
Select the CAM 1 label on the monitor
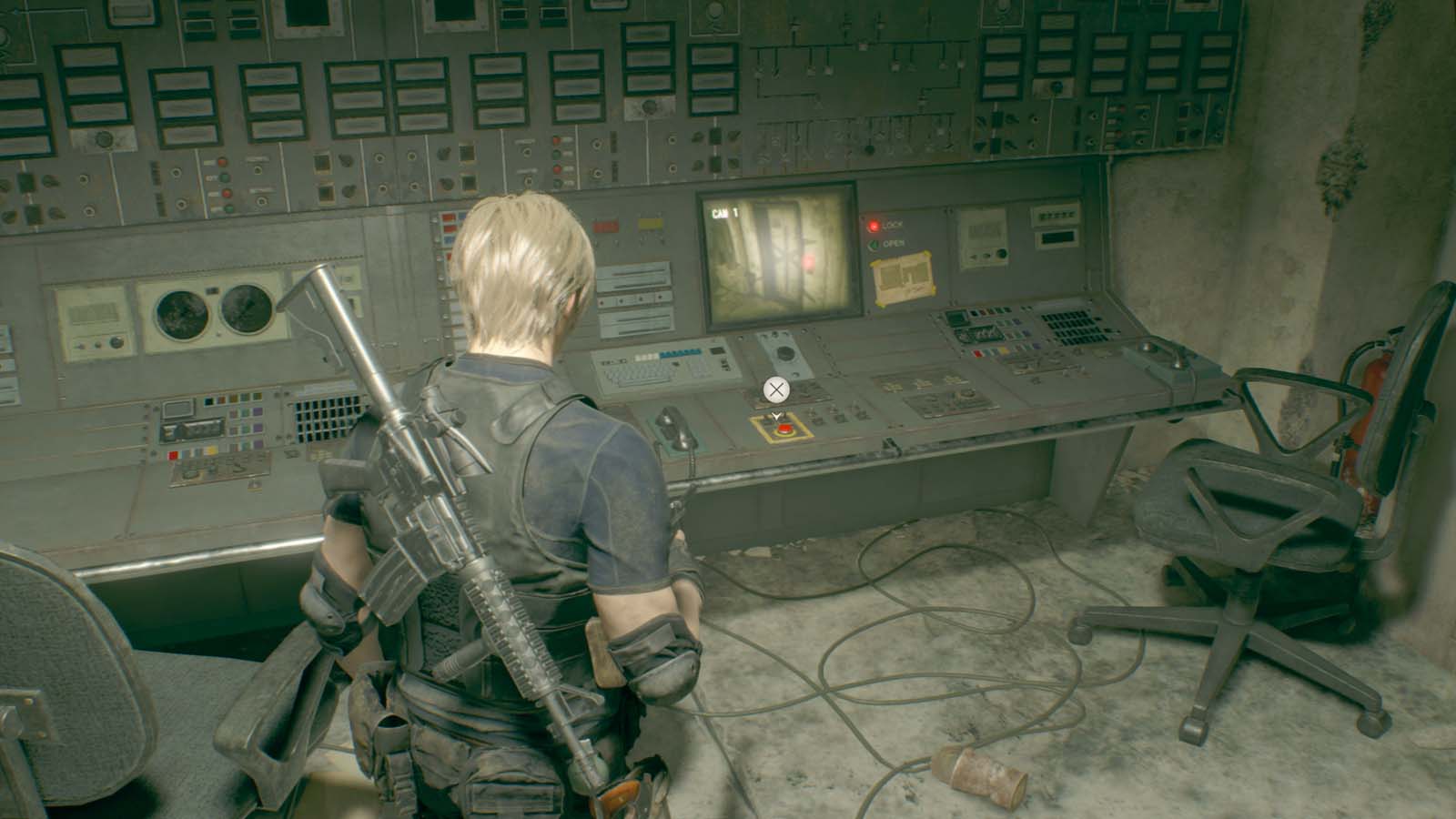tap(725, 212)
